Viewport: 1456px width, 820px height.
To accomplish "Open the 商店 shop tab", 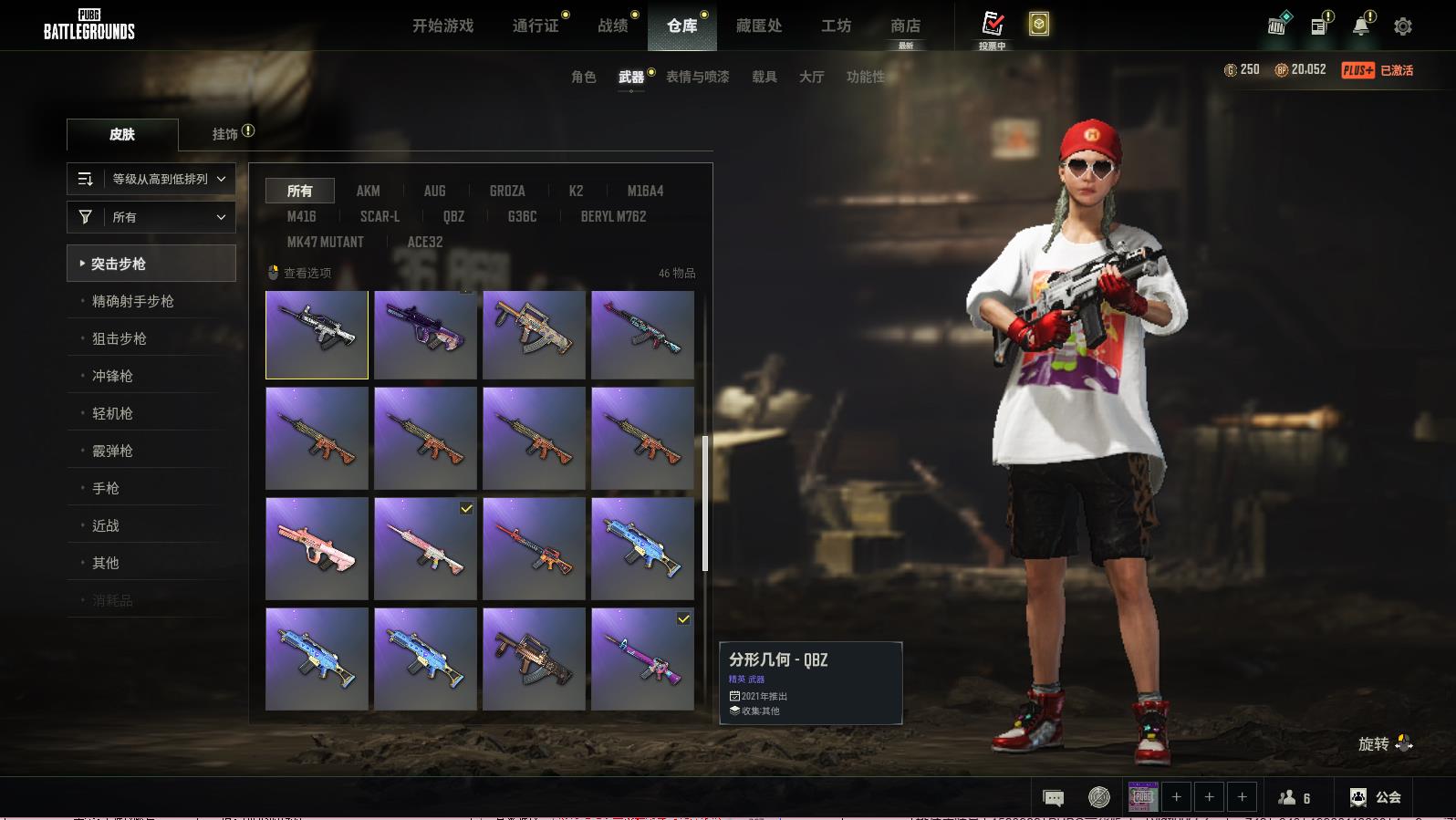I will [x=905, y=26].
